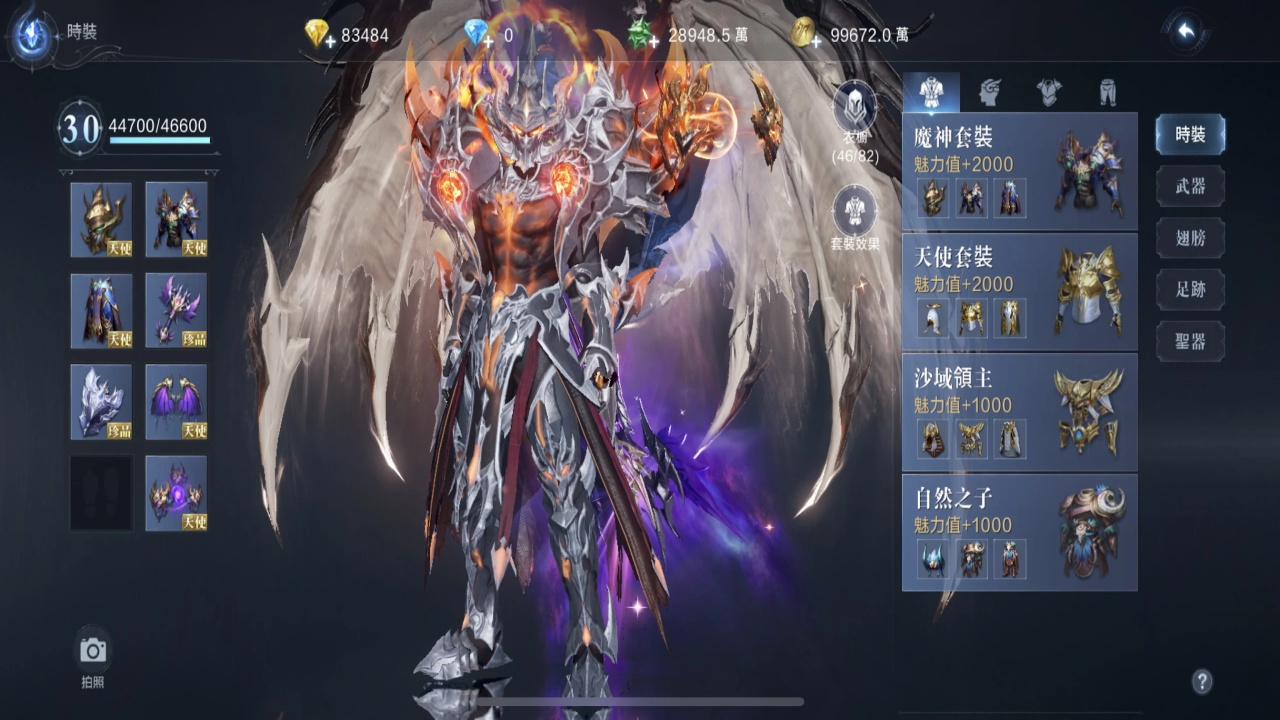Take a photo with 拍照 camera

coord(93,652)
